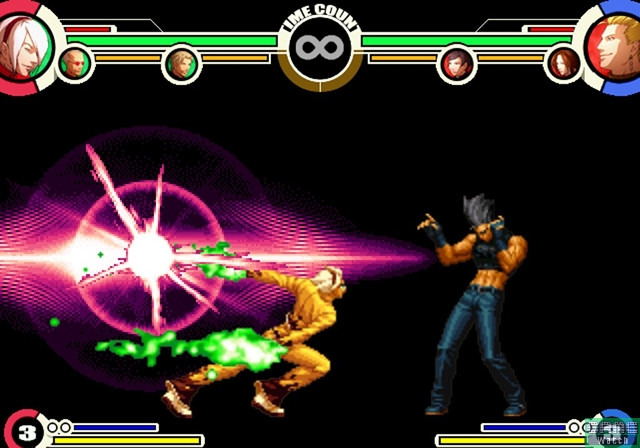Choose the long-haired woman's teammate portrait
Viewport: 640px width, 448px height.
pyautogui.click(x=563, y=64)
